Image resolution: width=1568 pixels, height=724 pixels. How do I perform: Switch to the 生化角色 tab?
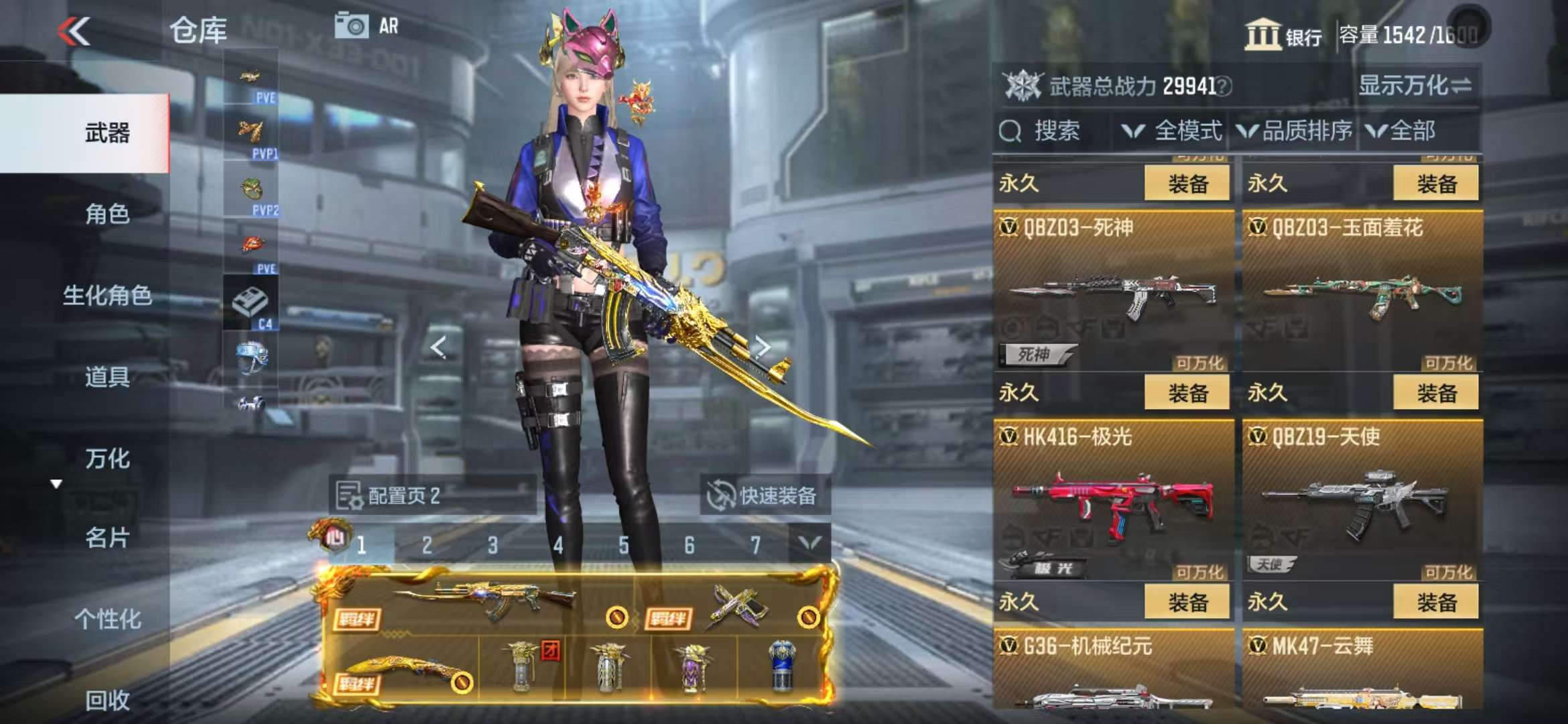107,296
